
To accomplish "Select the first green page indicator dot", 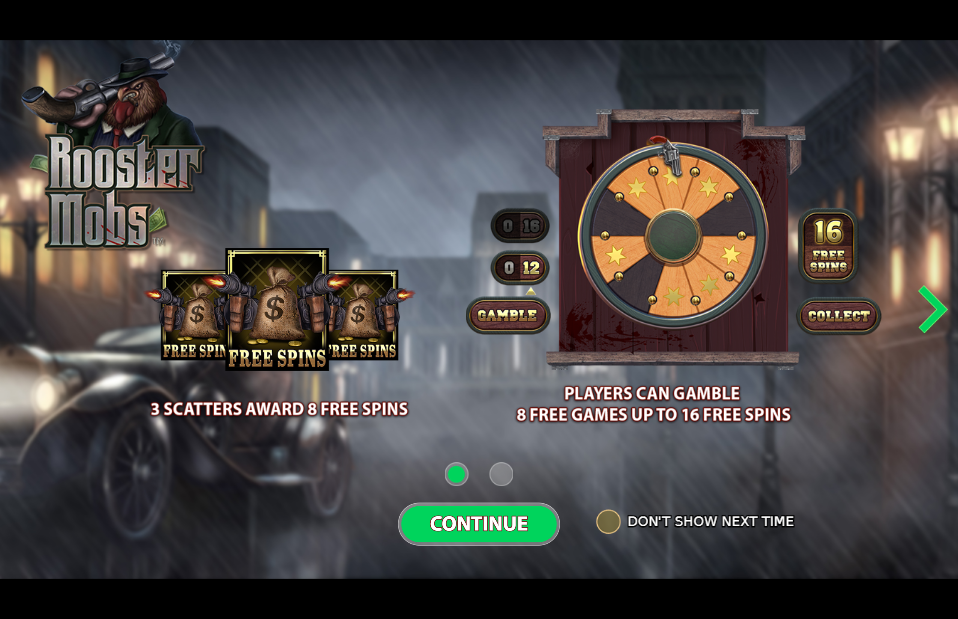I will tap(456, 474).
